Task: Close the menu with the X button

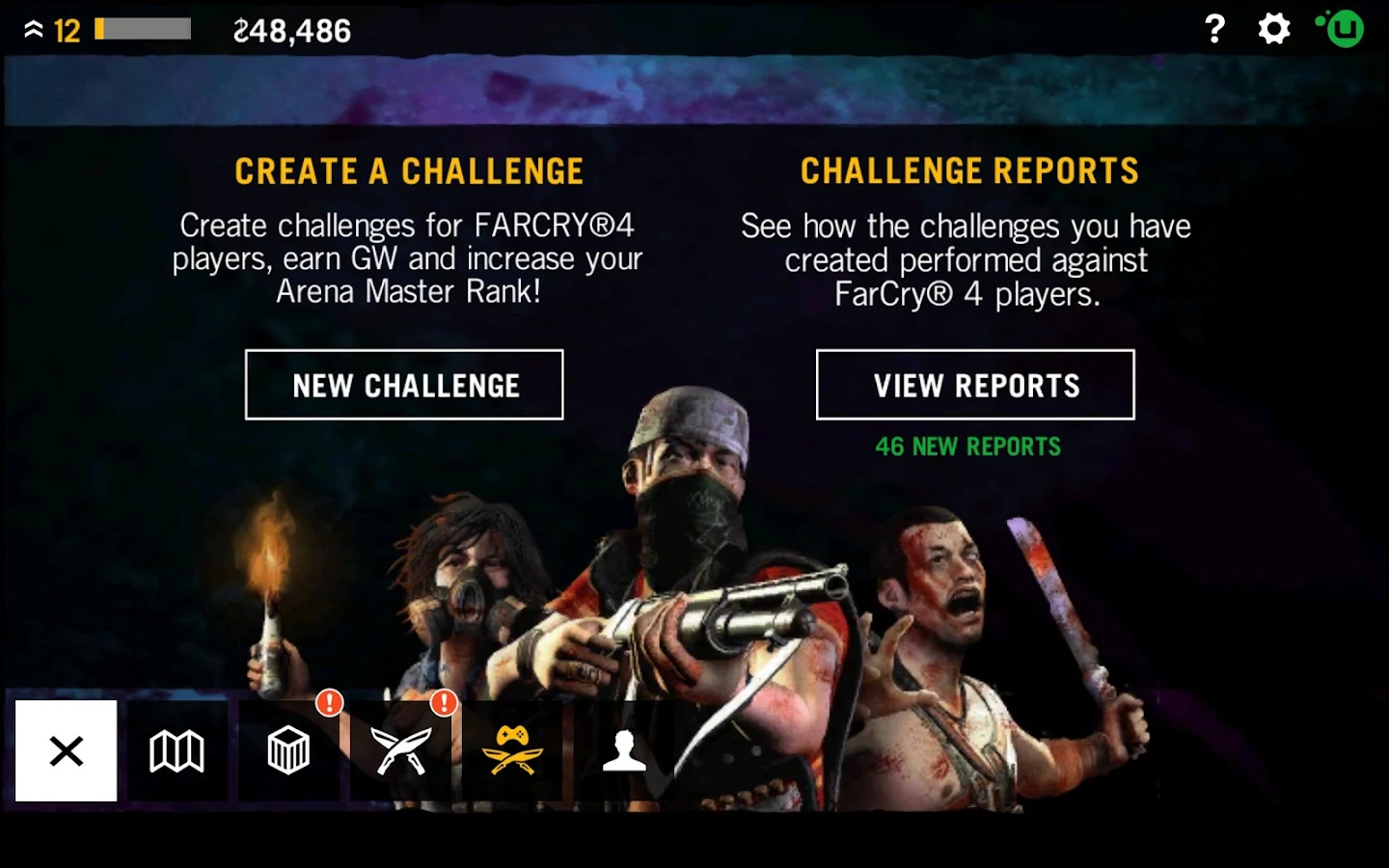Action: pyautogui.click(x=66, y=750)
